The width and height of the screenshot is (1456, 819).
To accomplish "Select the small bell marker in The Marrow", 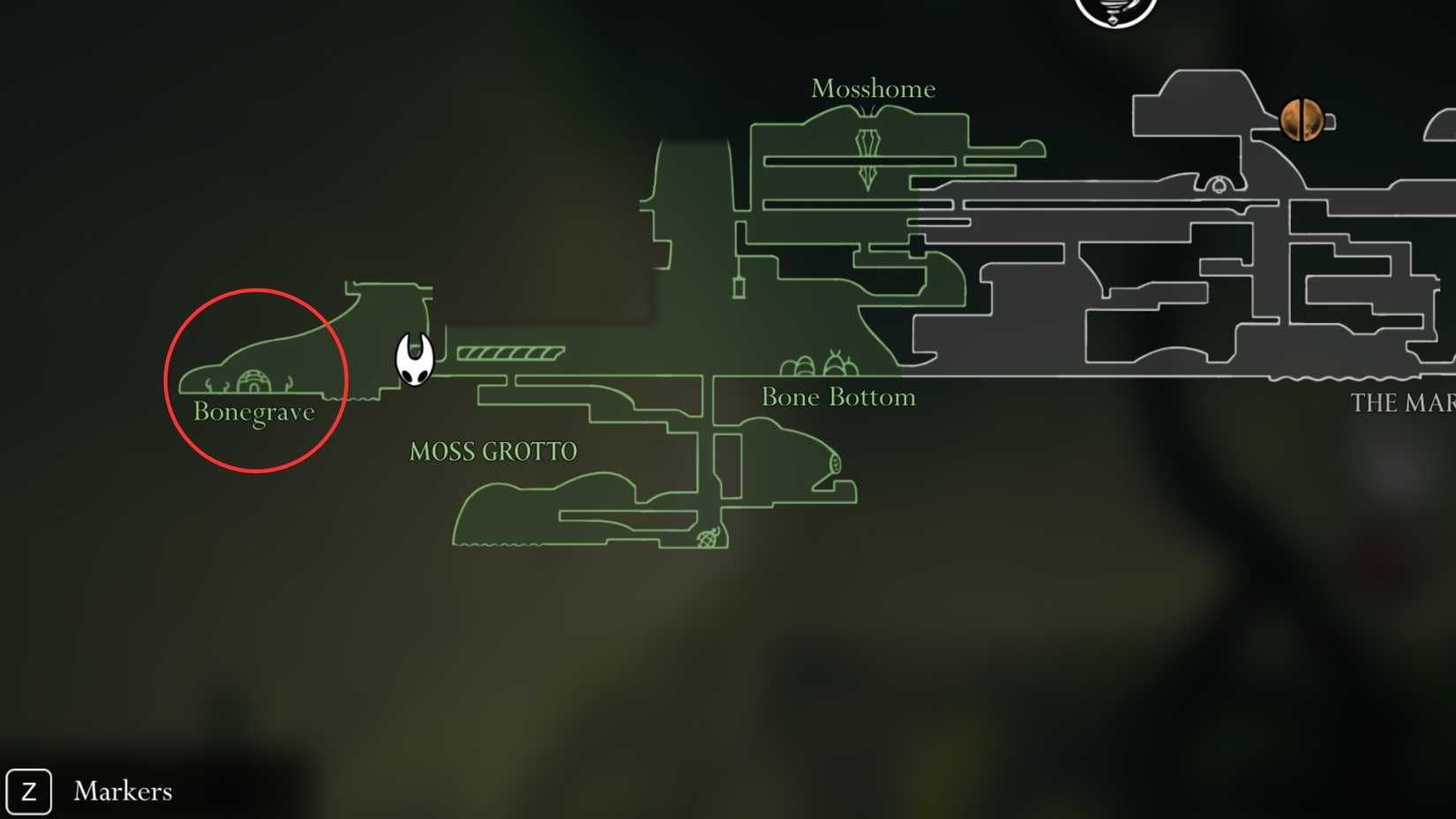I will click(x=1219, y=186).
